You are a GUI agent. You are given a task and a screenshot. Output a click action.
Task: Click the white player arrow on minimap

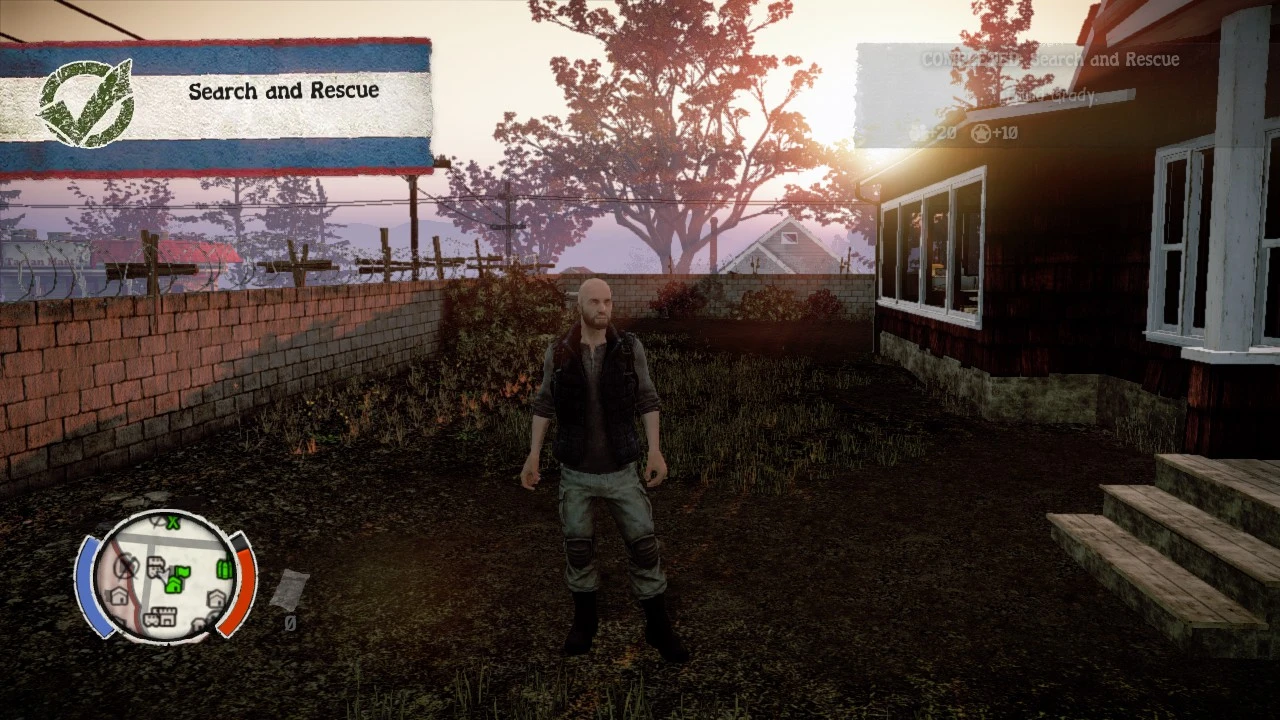[x=167, y=575]
